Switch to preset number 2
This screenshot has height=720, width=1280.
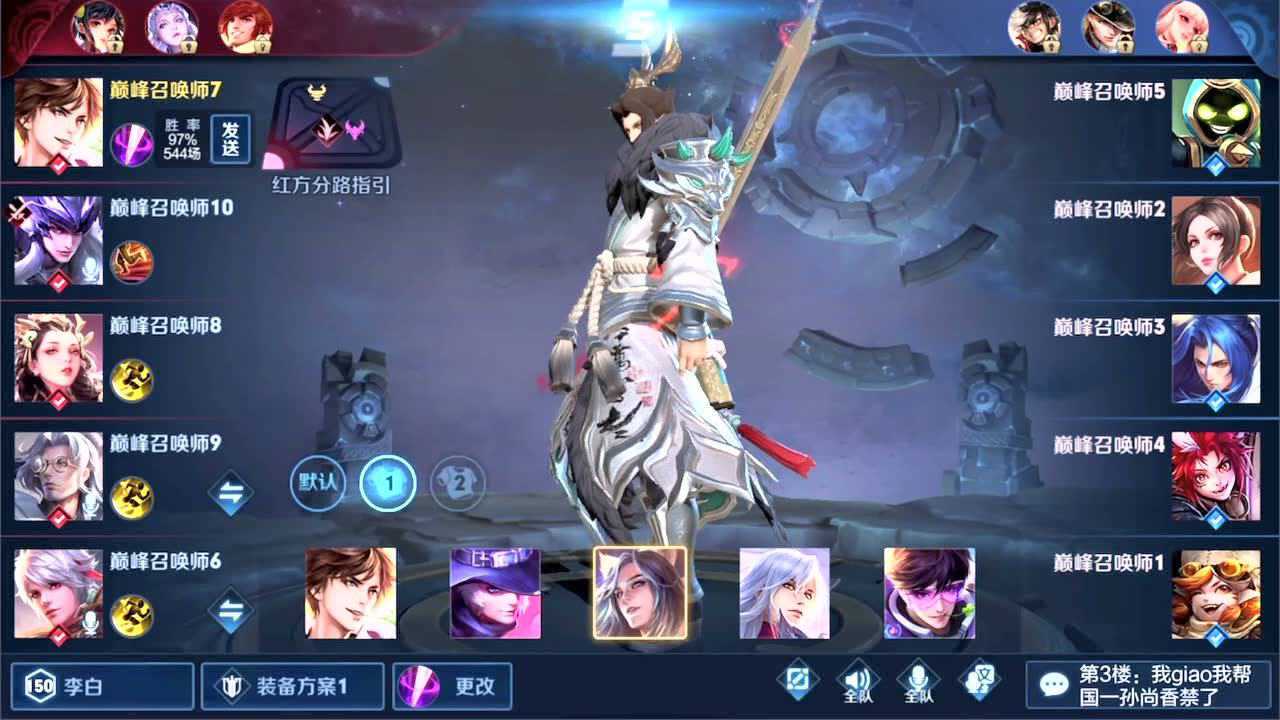coord(458,483)
